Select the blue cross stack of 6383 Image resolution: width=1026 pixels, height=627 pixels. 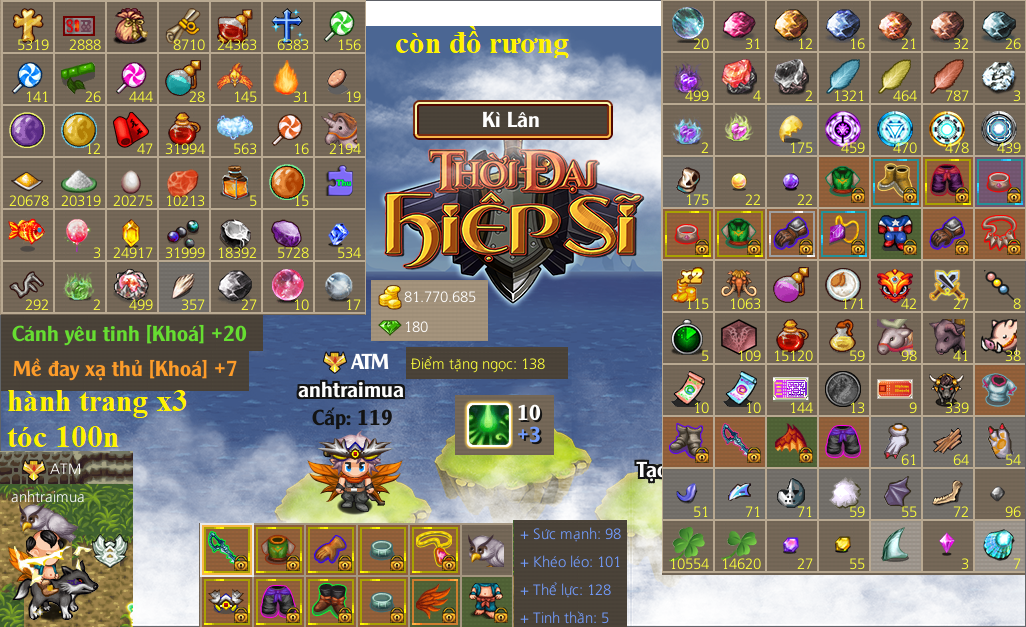(x=288, y=26)
